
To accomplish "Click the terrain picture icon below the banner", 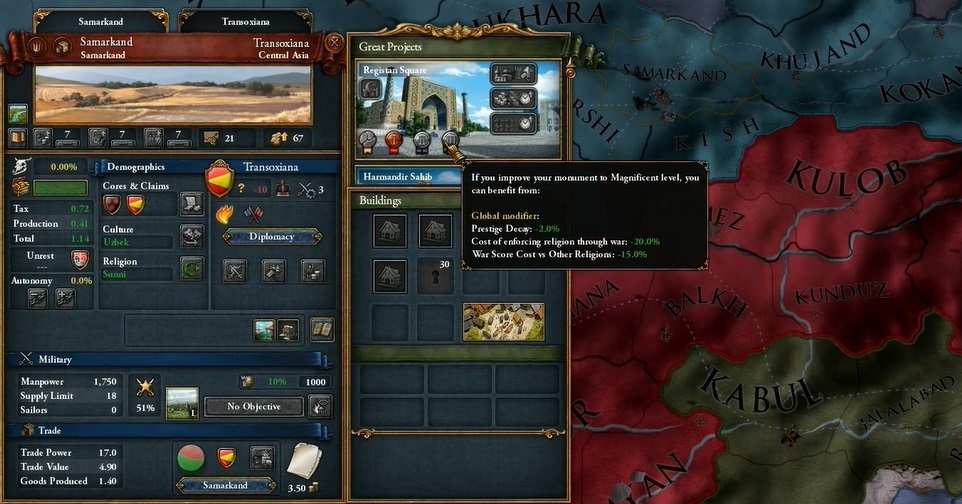I will point(18,114).
